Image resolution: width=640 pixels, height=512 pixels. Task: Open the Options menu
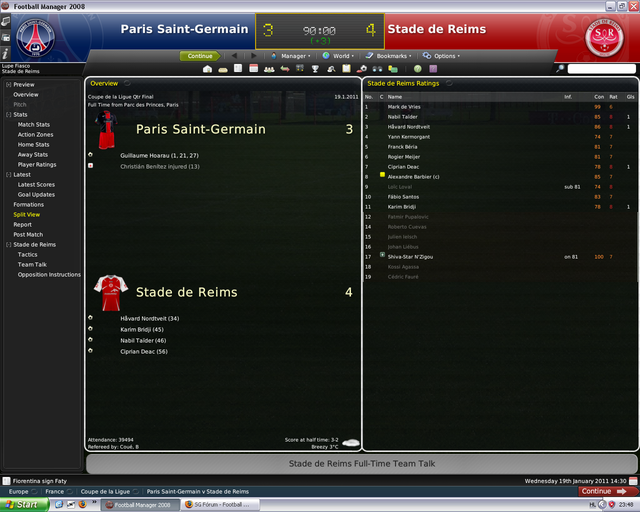pyautogui.click(x=445, y=56)
